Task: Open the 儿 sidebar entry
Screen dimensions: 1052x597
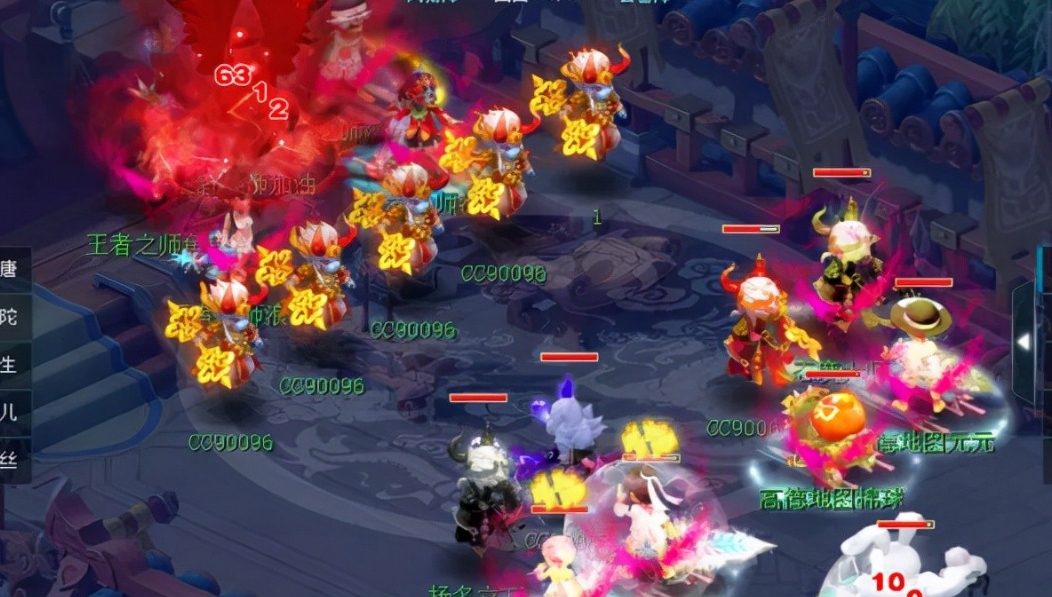Action: tap(12, 412)
